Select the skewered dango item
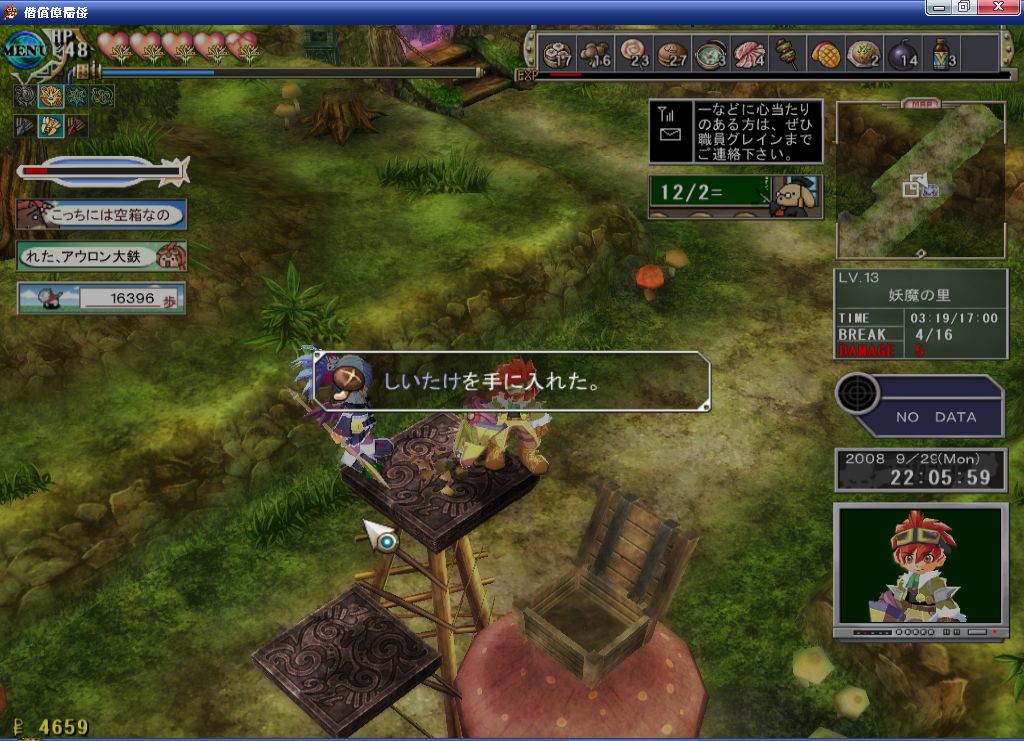Image resolution: width=1024 pixels, height=741 pixels. (787, 52)
